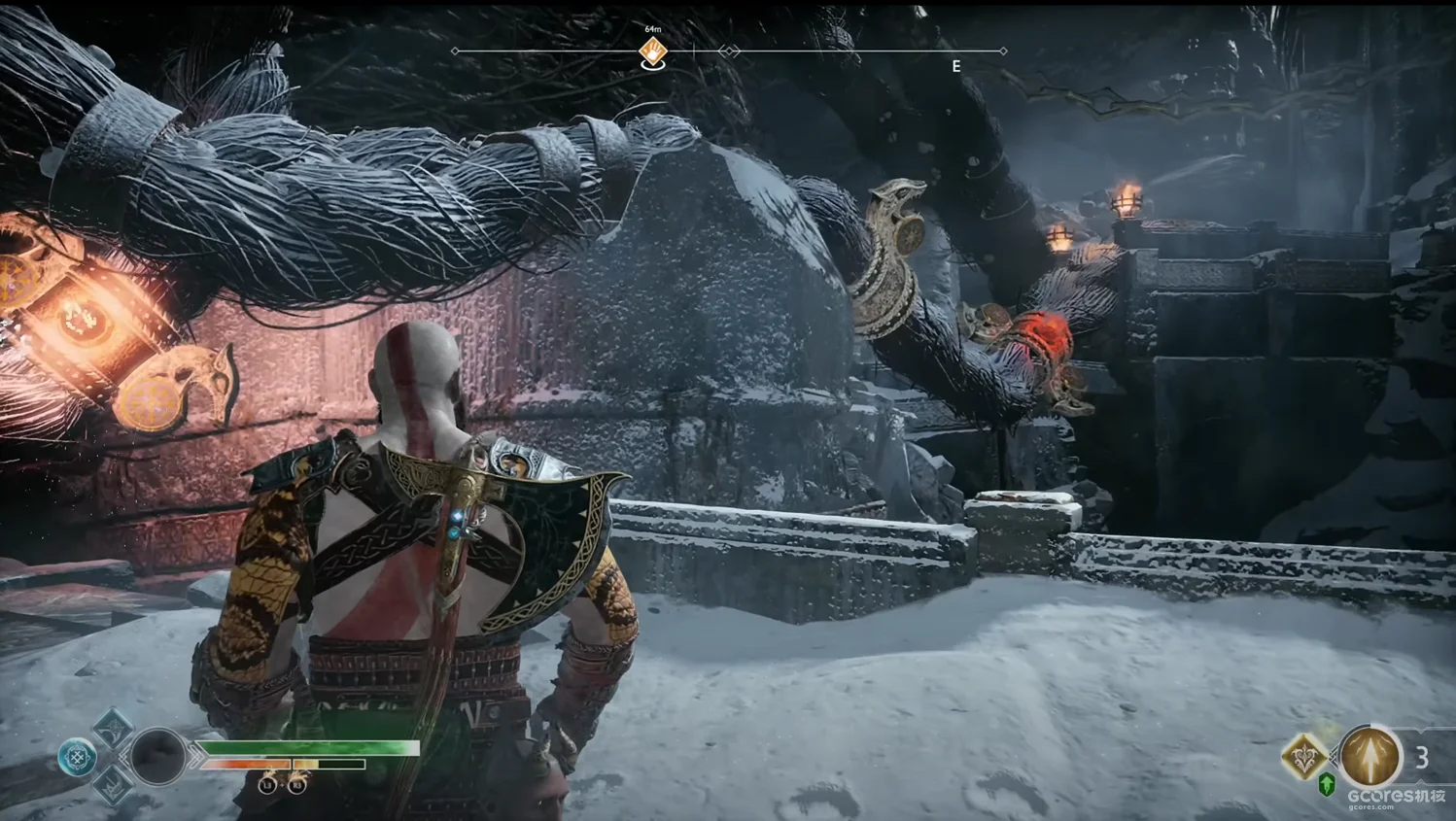Choose the golden arrow ability icon
Image resolution: width=1456 pixels, height=821 pixels.
click(x=1370, y=755)
